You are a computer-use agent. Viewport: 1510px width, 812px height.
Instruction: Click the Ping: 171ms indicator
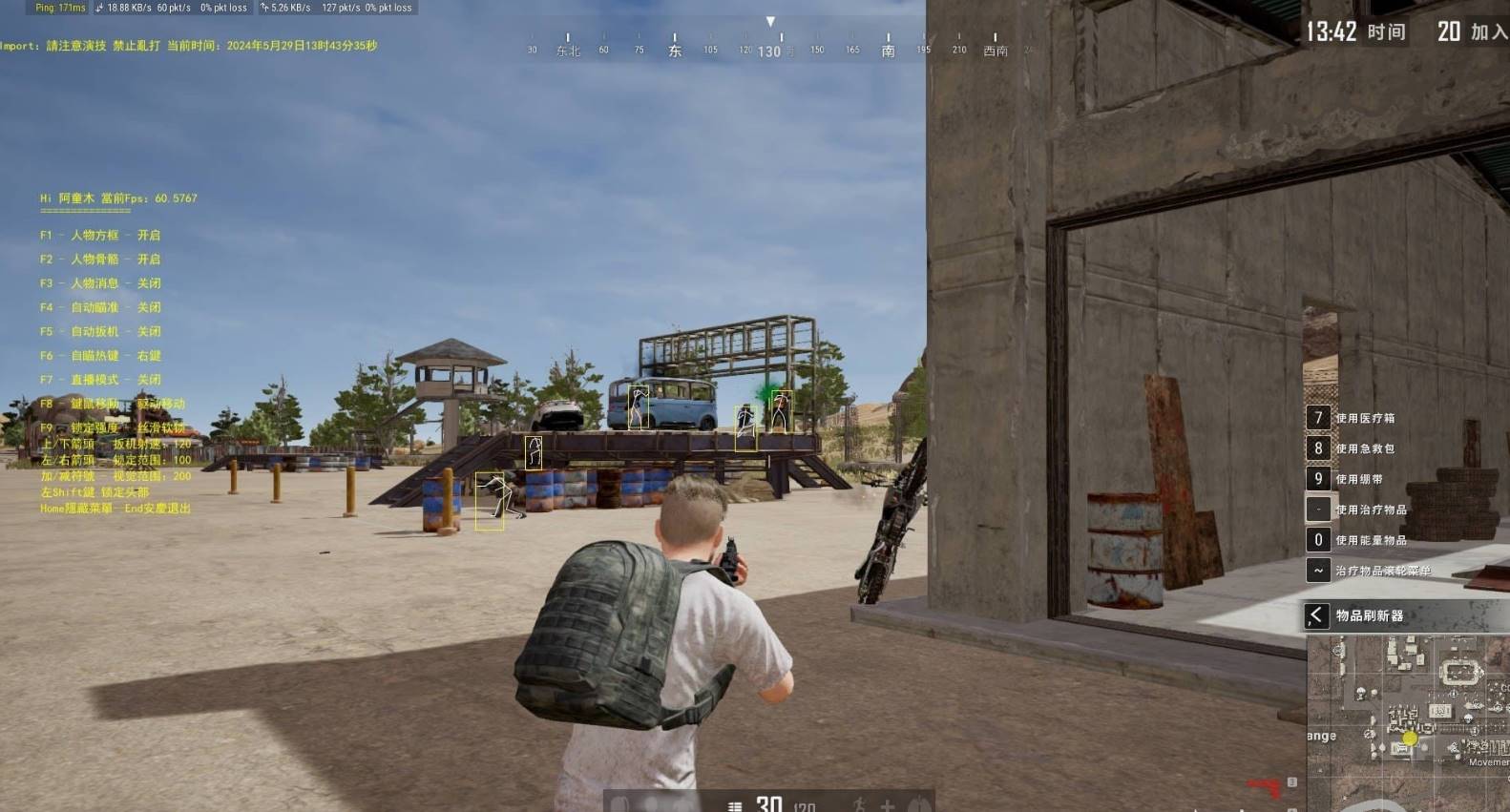[x=60, y=7]
